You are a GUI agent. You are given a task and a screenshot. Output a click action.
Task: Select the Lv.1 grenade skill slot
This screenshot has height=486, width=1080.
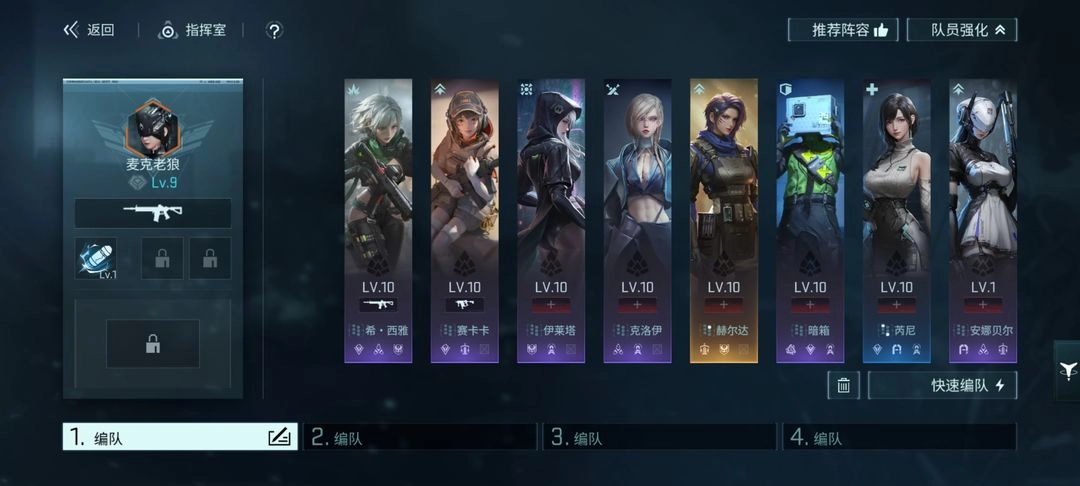click(x=96, y=258)
